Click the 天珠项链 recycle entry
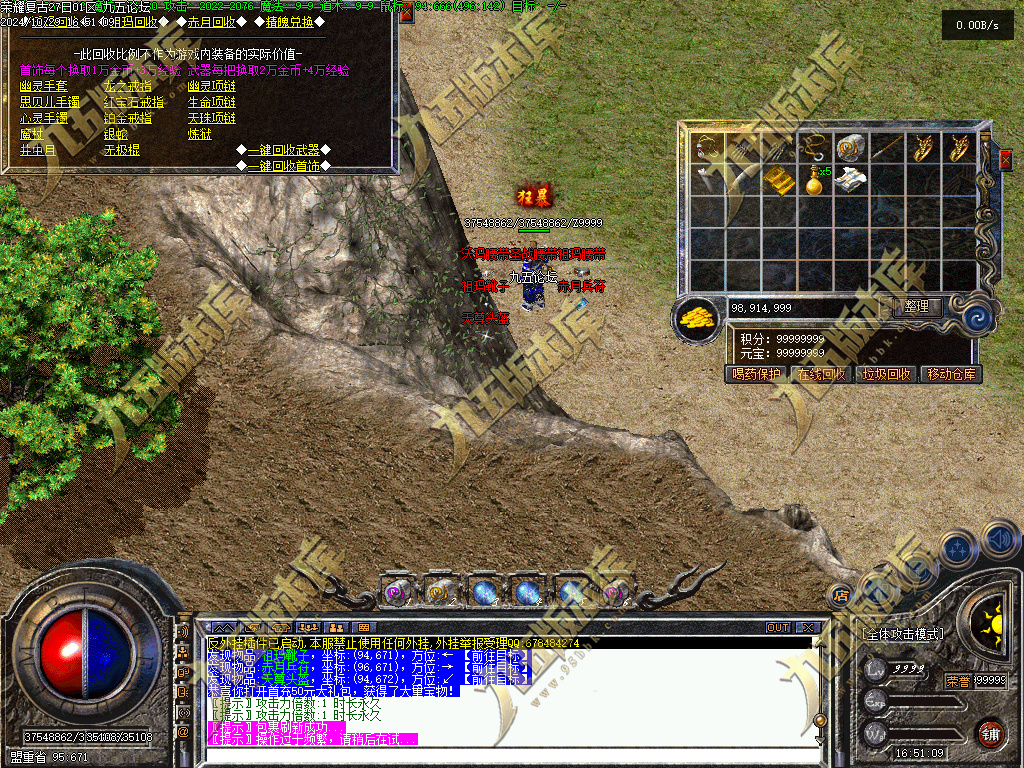 (x=212, y=118)
